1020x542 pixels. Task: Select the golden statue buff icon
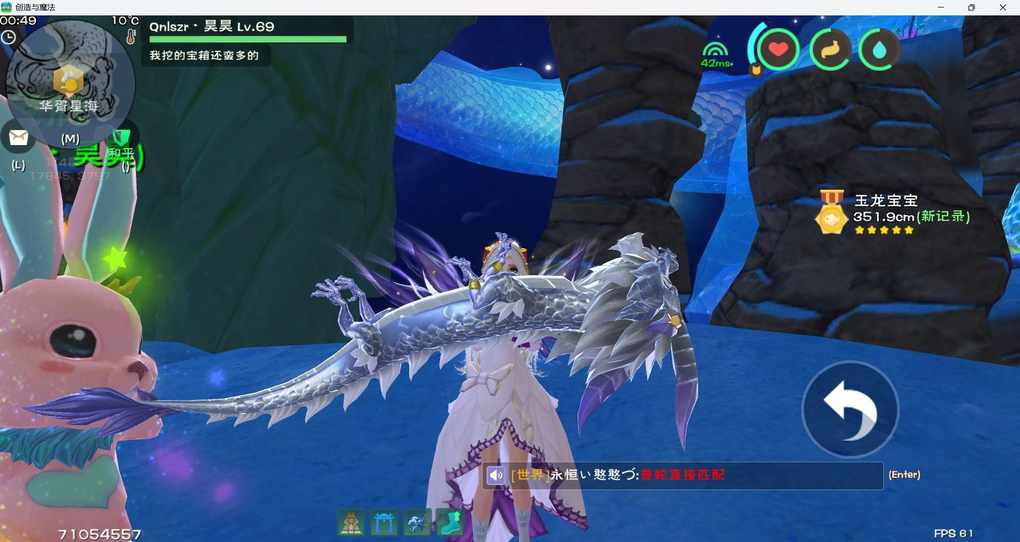350,521
